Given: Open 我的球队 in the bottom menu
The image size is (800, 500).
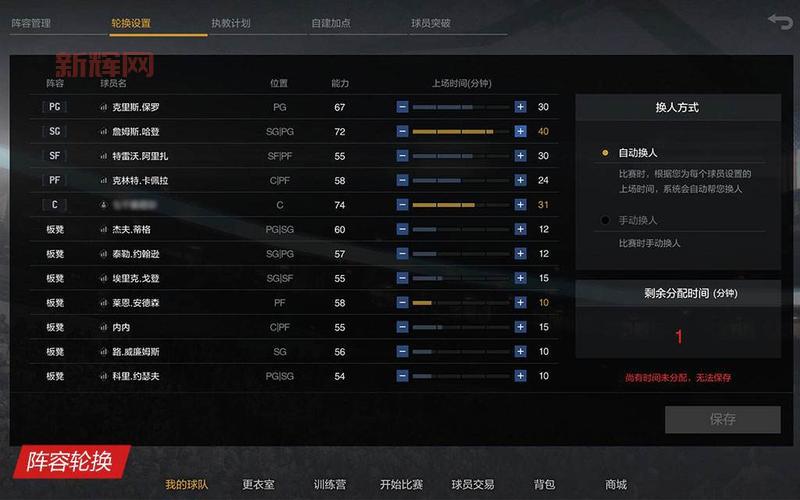Looking at the screenshot, I should [x=187, y=485].
